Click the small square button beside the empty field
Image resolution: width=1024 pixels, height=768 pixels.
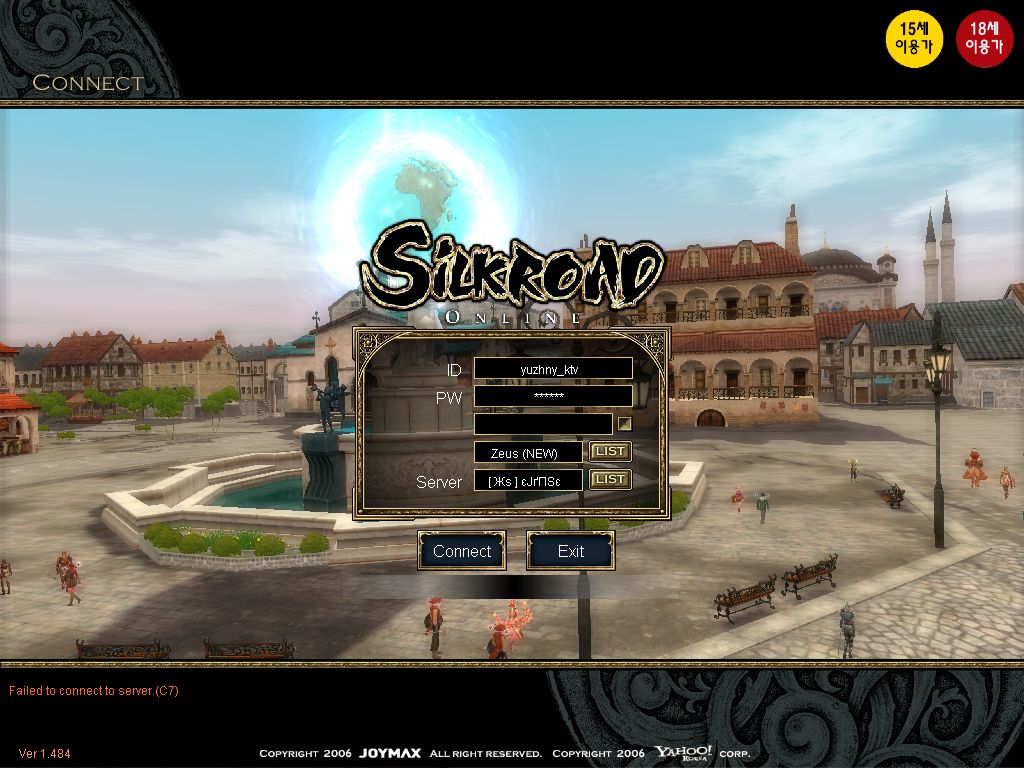[624, 424]
